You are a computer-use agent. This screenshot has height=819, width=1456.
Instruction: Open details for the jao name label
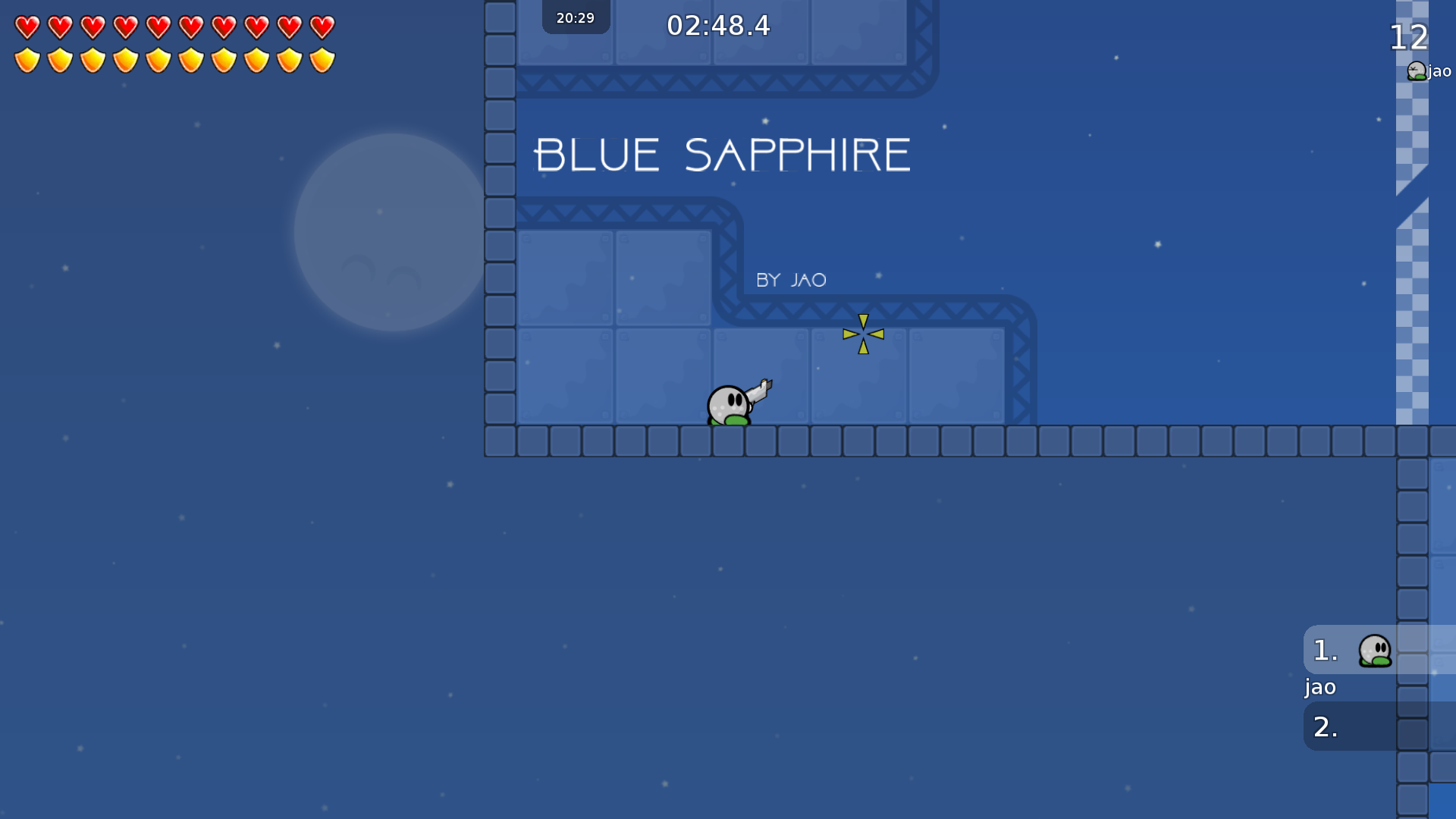(1320, 687)
